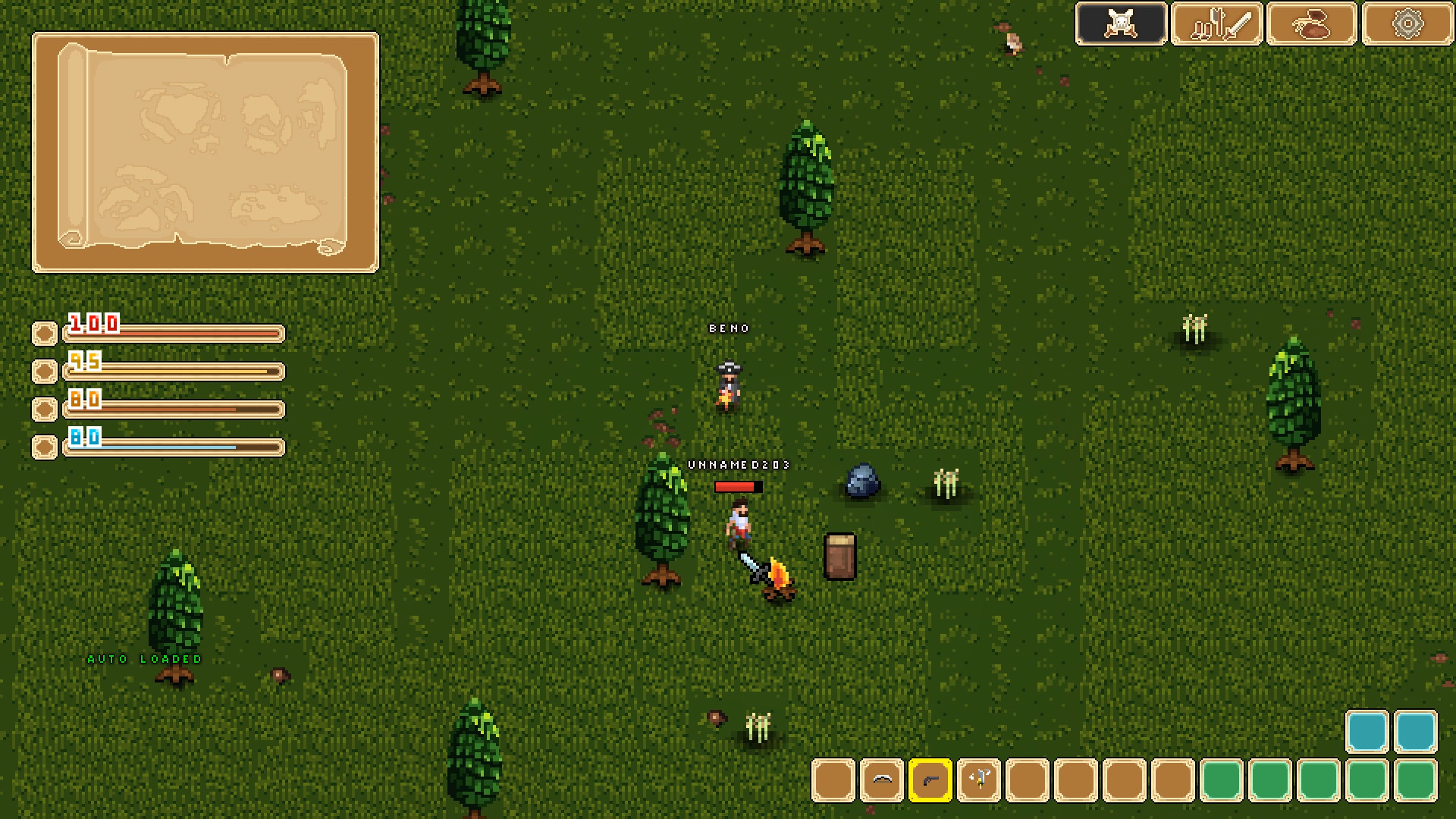Toggle the hunger stat bar indicator

tap(43, 371)
